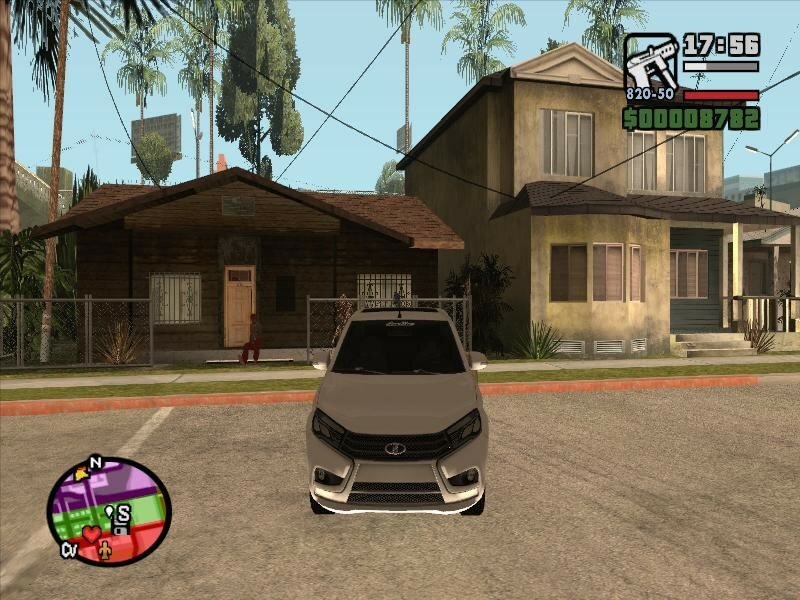The height and width of the screenshot is (600, 800).
Task: Select the submachine gun weapon icon
Action: [x=650, y=62]
